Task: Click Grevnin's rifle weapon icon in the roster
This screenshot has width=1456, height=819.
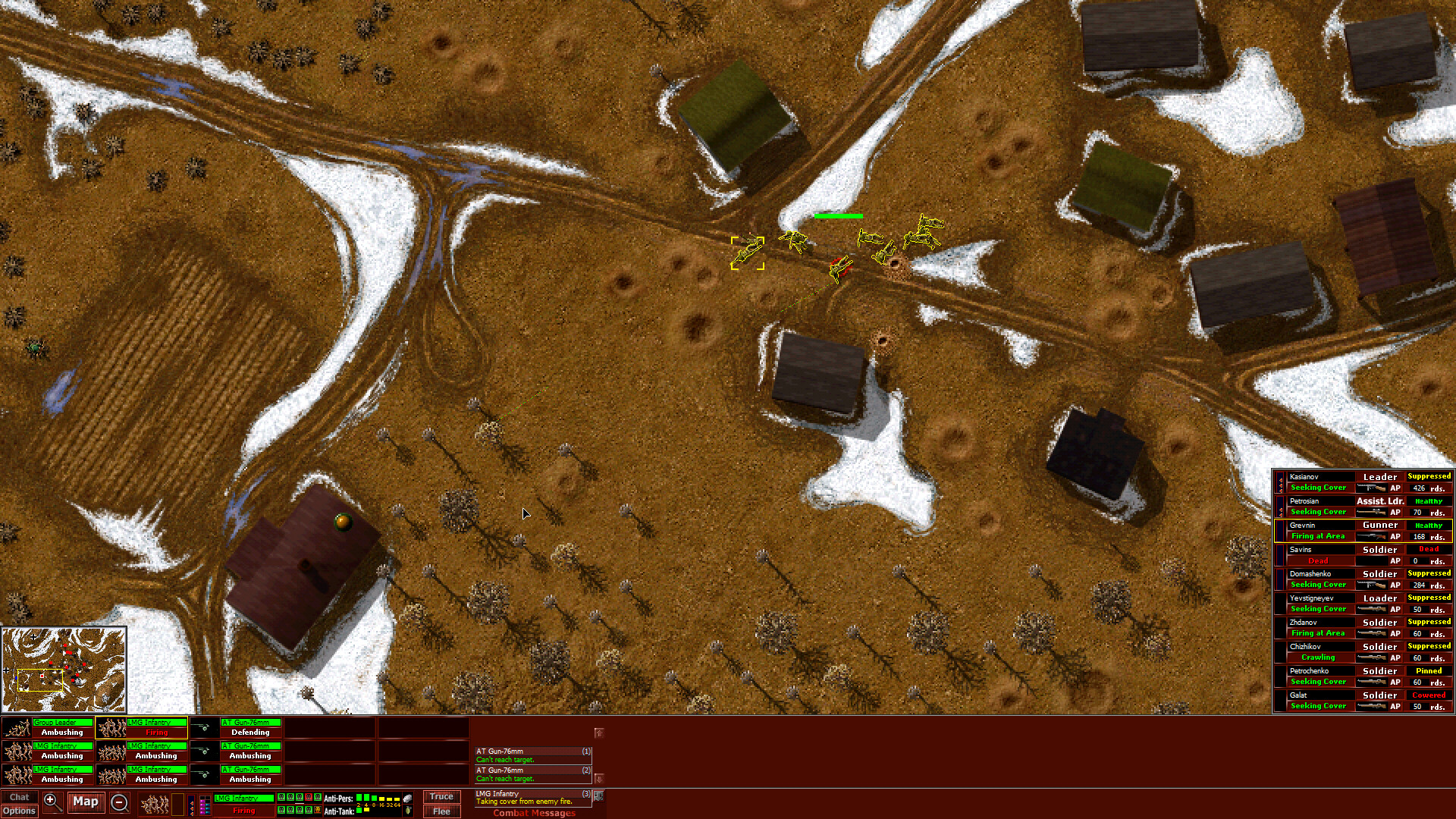Action: tap(1371, 536)
